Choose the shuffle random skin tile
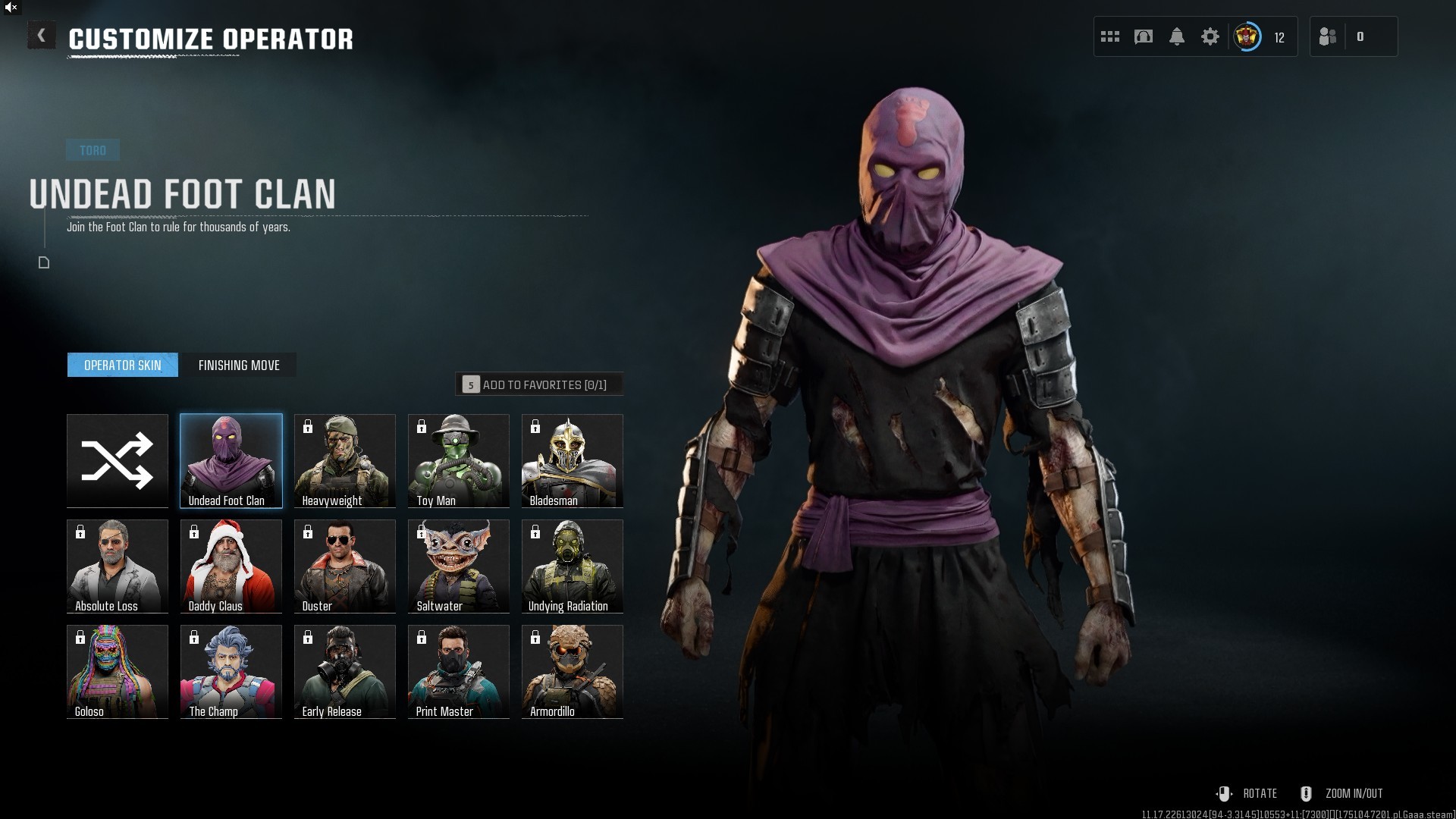Screen dimensions: 1456x819 coord(118,460)
